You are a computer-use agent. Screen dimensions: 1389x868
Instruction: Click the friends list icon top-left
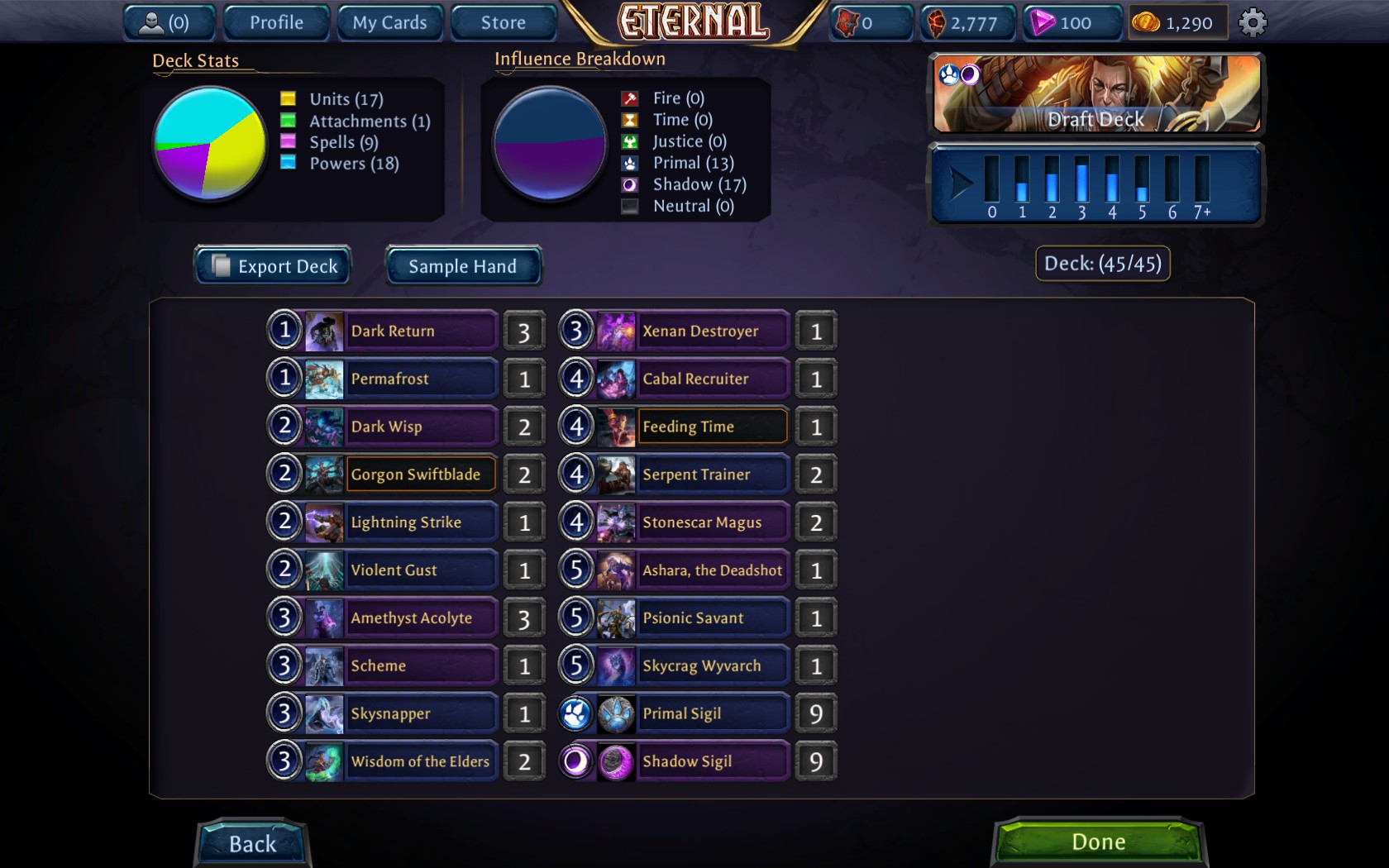coord(152,22)
